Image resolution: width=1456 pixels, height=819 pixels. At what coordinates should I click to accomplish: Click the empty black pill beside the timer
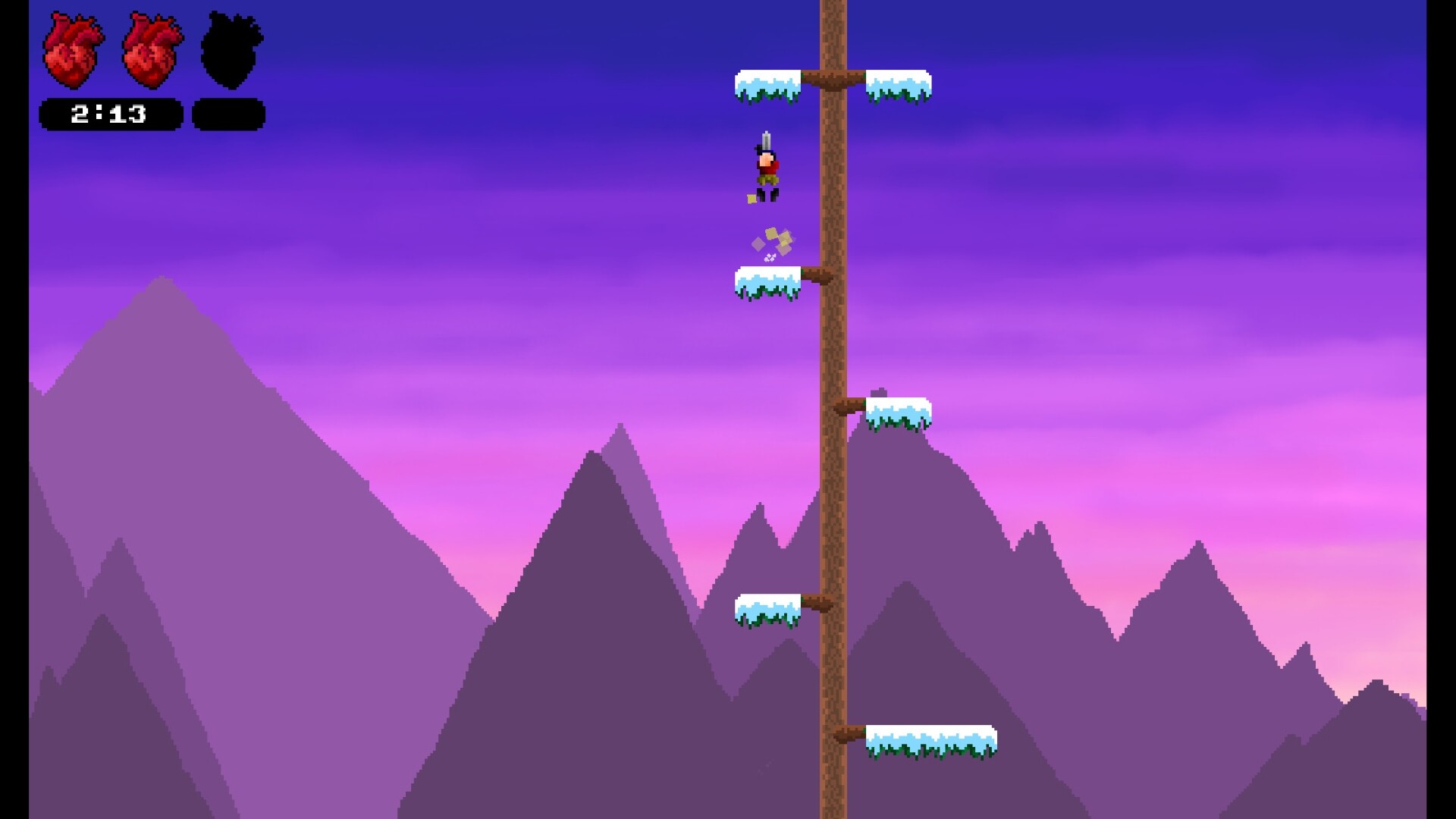[x=227, y=114]
